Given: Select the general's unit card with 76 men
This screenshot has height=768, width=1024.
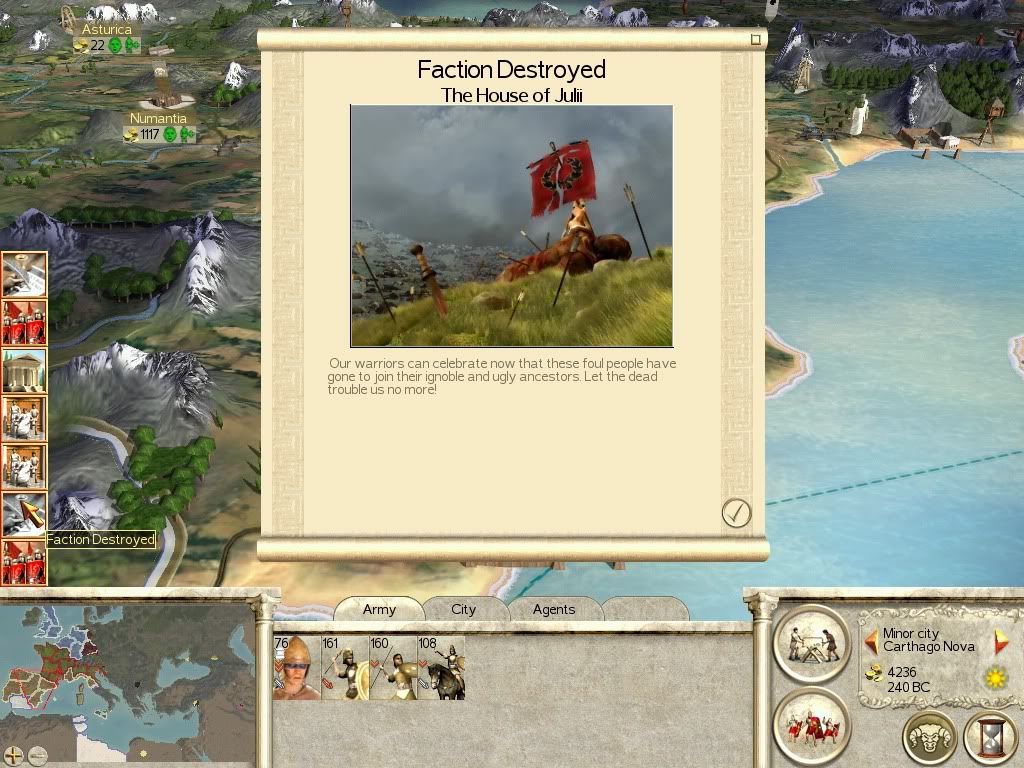Looking at the screenshot, I should coord(296,668).
